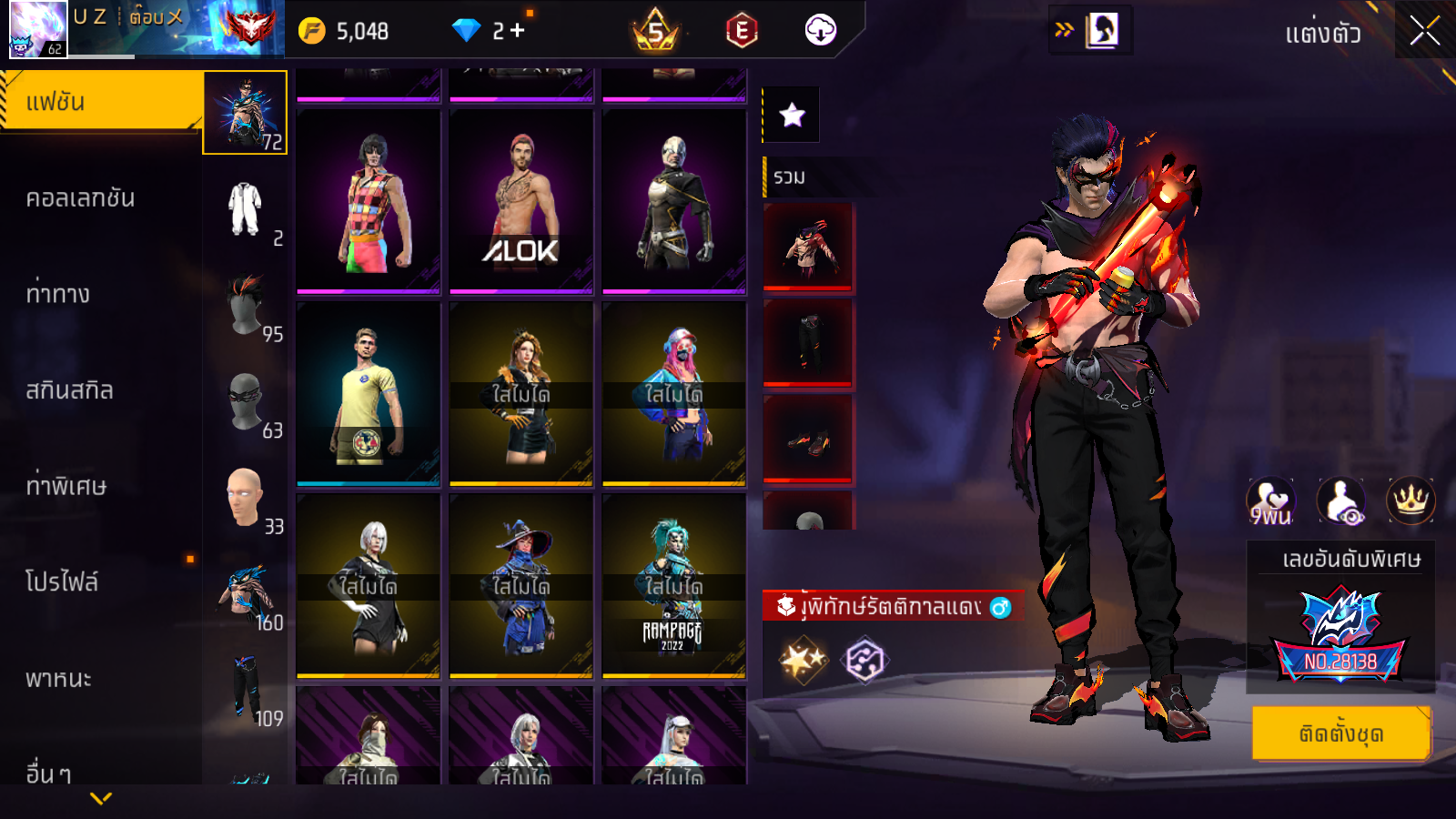Viewport: 1456px width, 819px height.
Task: Select the blue witch hat outfit
Action: point(521,586)
